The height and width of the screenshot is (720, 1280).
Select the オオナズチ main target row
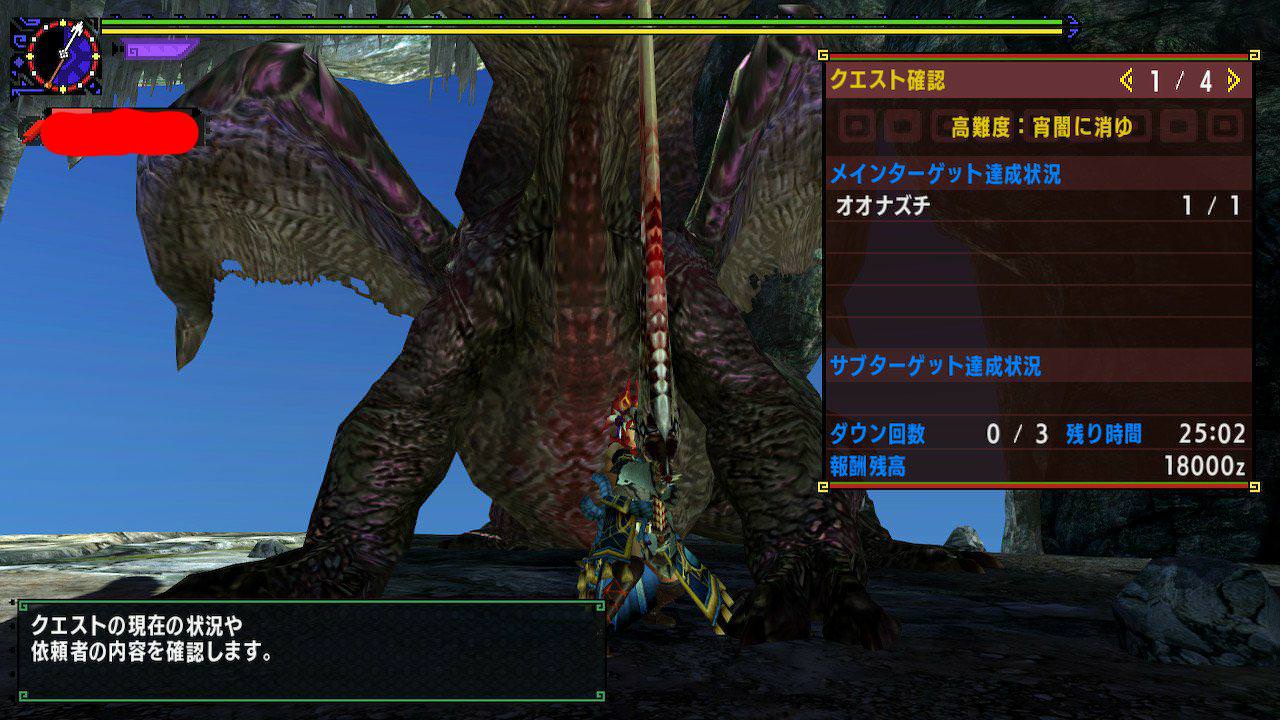point(1038,206)
